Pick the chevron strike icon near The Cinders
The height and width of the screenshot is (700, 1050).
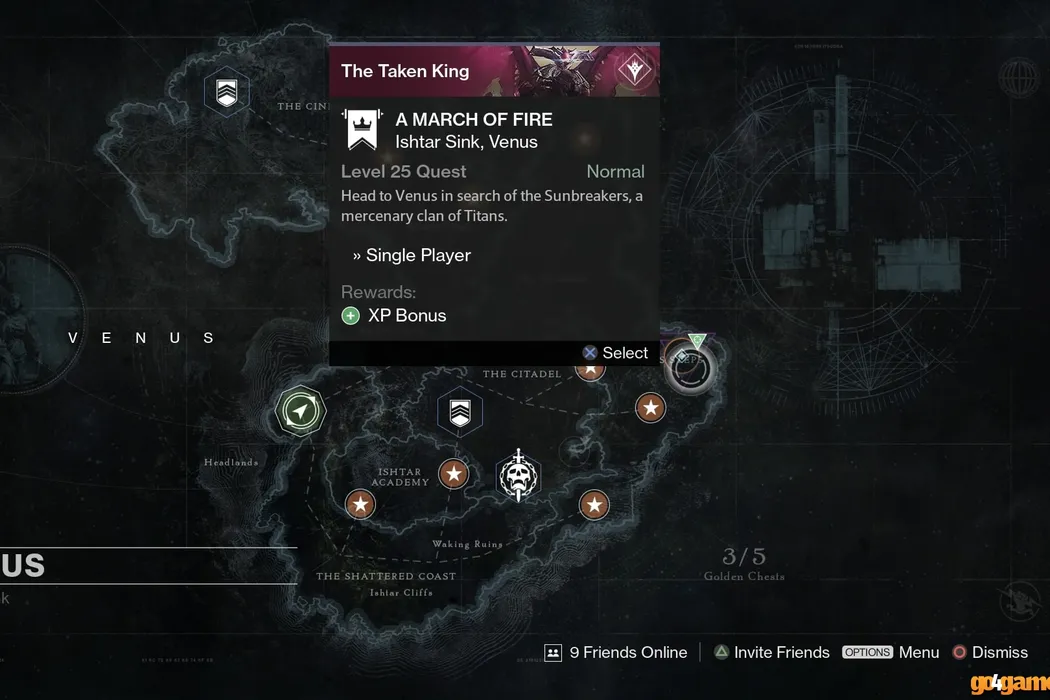[x=226, y=93]
